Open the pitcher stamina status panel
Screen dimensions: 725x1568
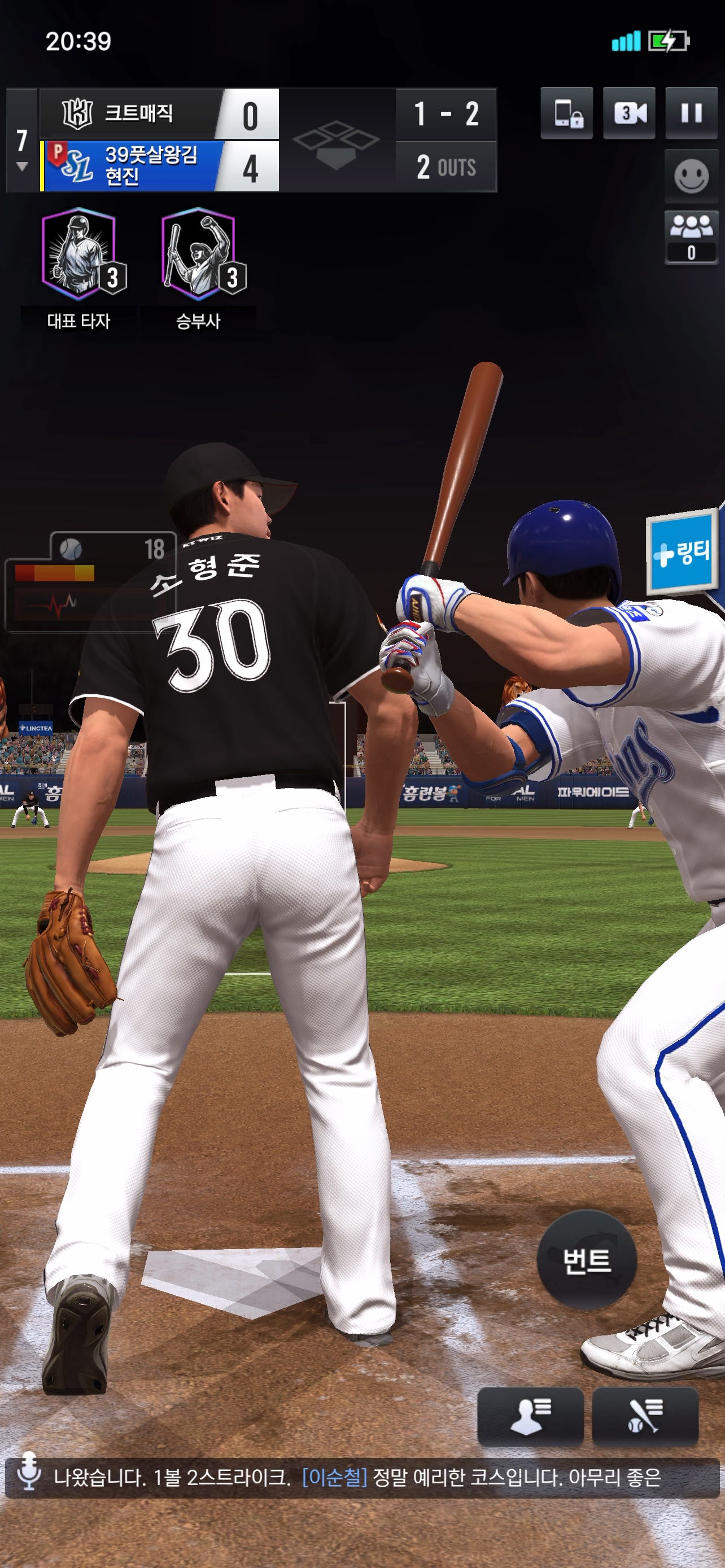(x=91, y=582)
